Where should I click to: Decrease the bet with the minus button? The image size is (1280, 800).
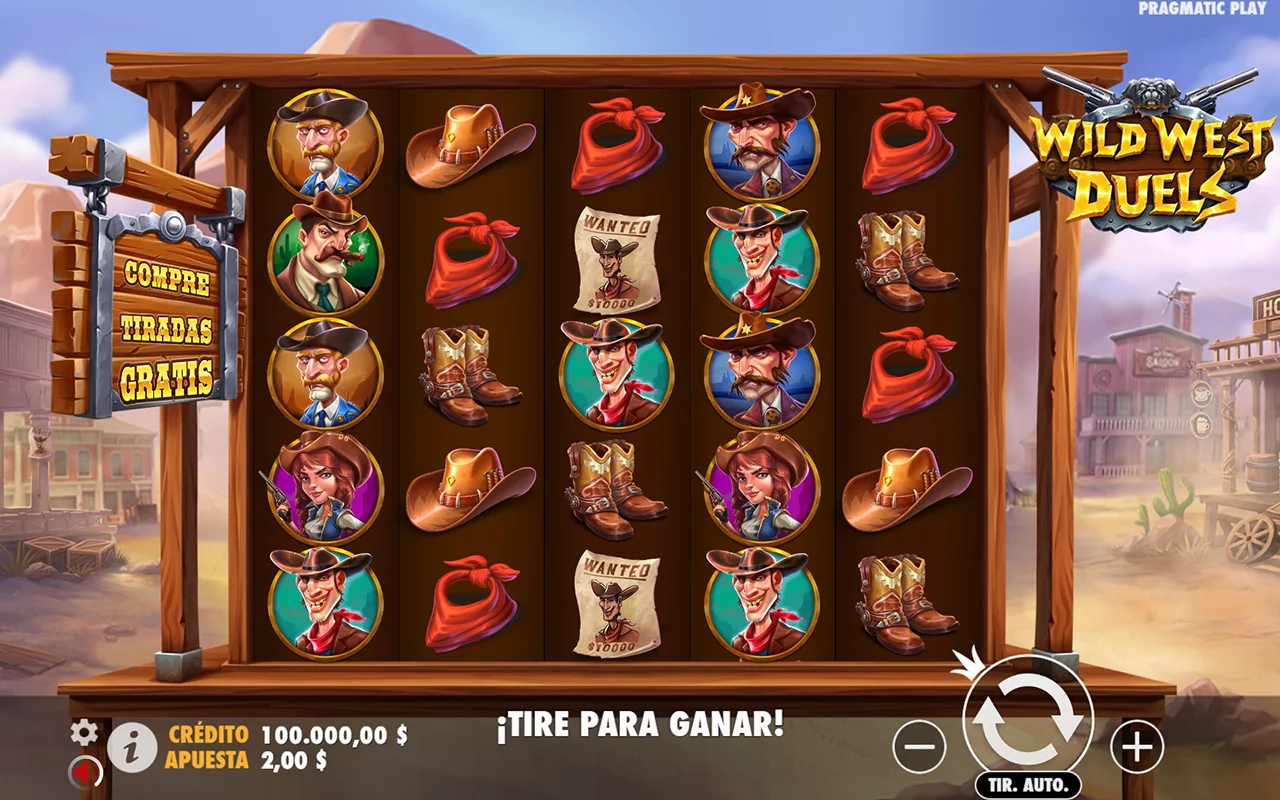pyautogui.click(x=919, y=746)
